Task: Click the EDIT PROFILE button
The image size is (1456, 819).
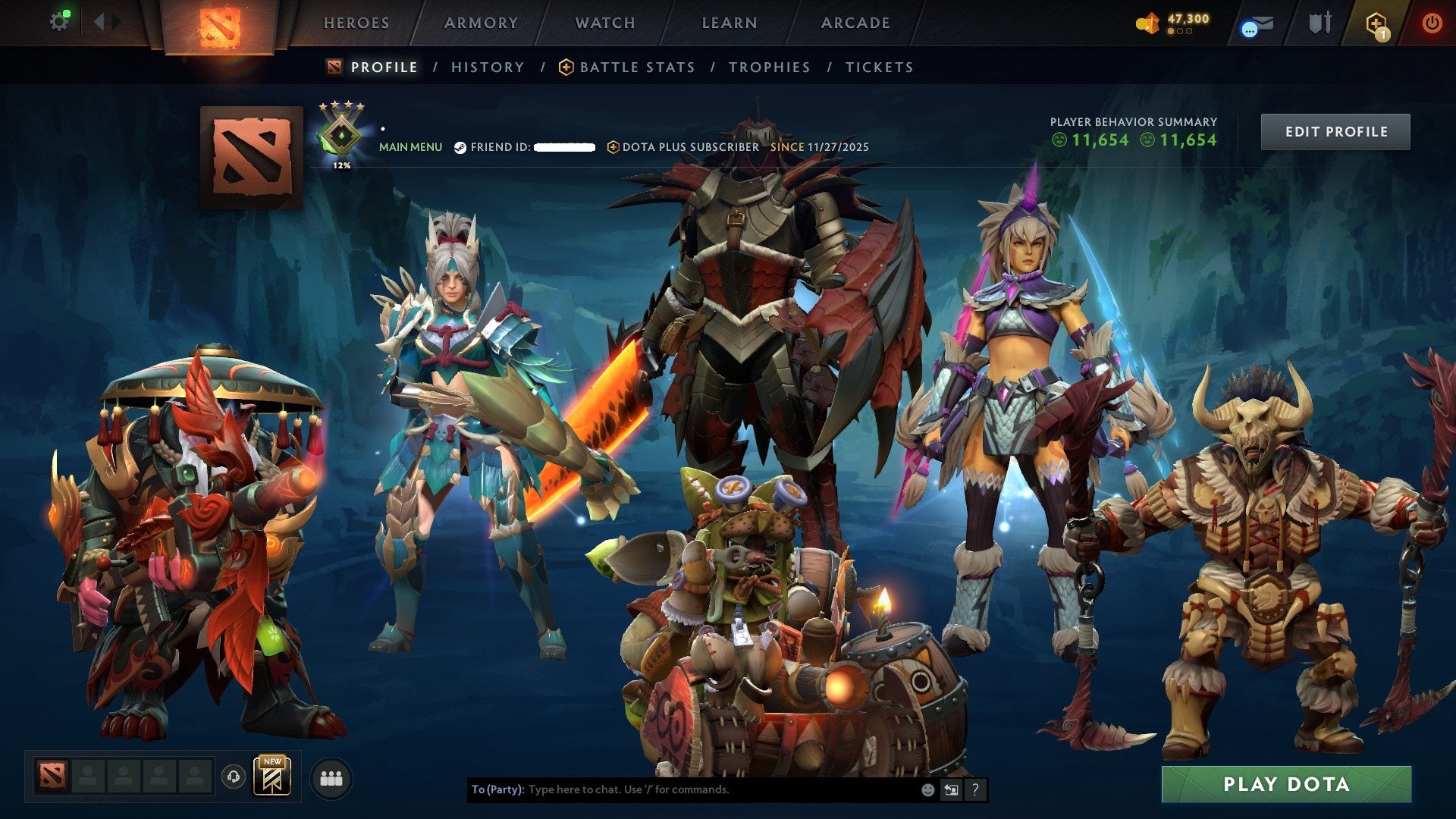Action: tap(1335, 130)
